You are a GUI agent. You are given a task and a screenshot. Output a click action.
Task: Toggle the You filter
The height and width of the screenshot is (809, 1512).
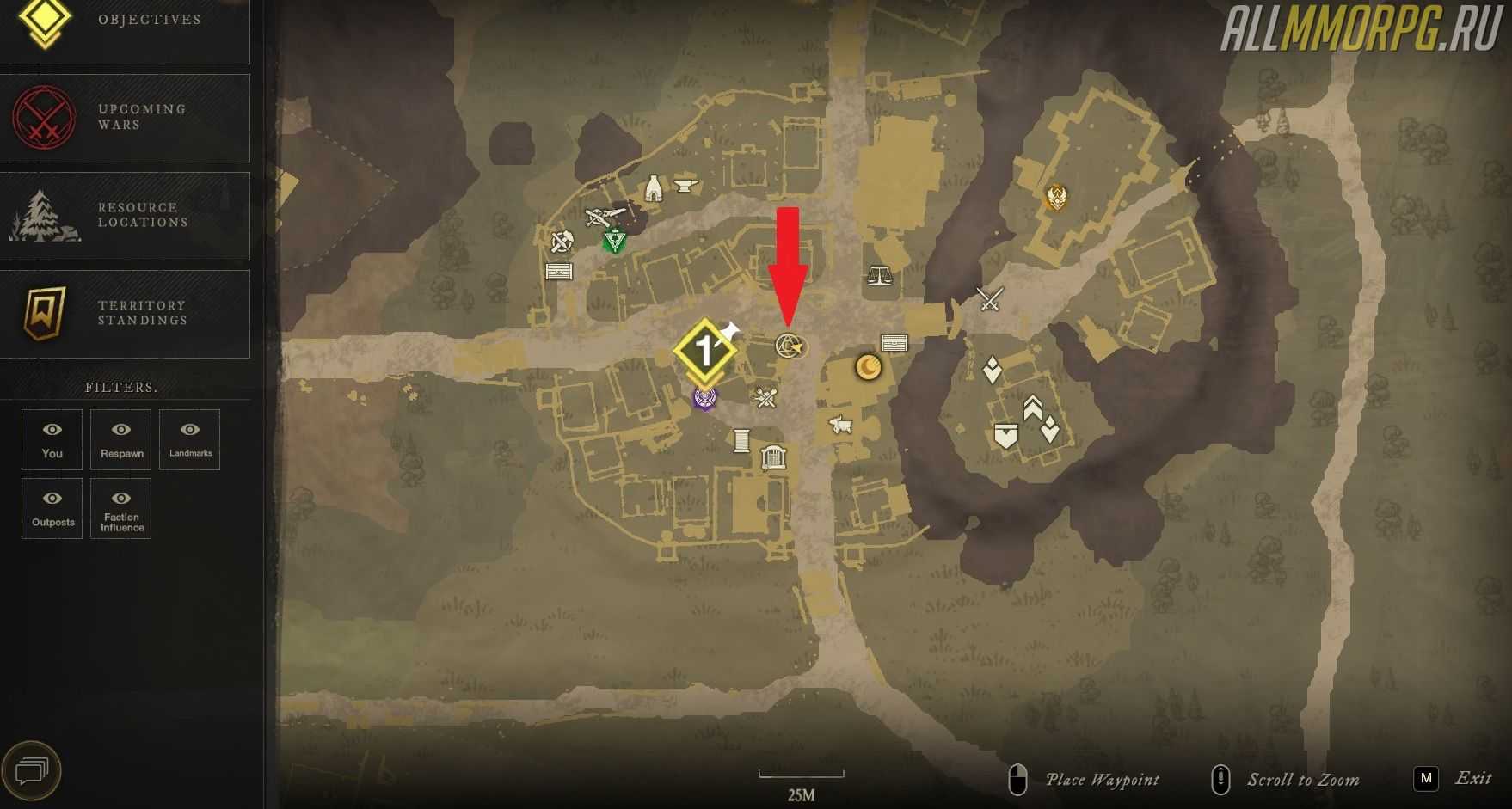point(52,439)
